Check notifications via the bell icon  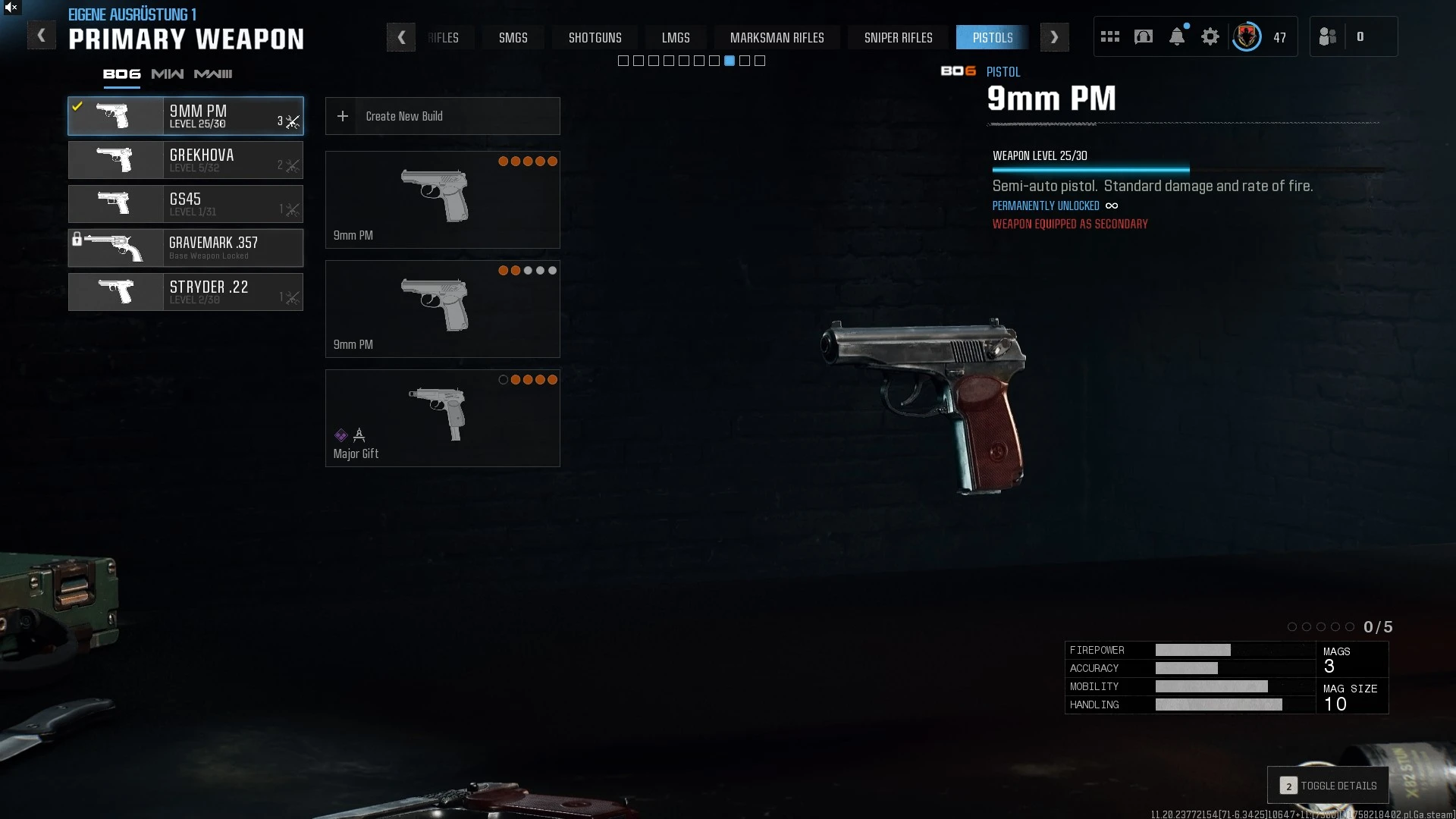click(1176, 36)
